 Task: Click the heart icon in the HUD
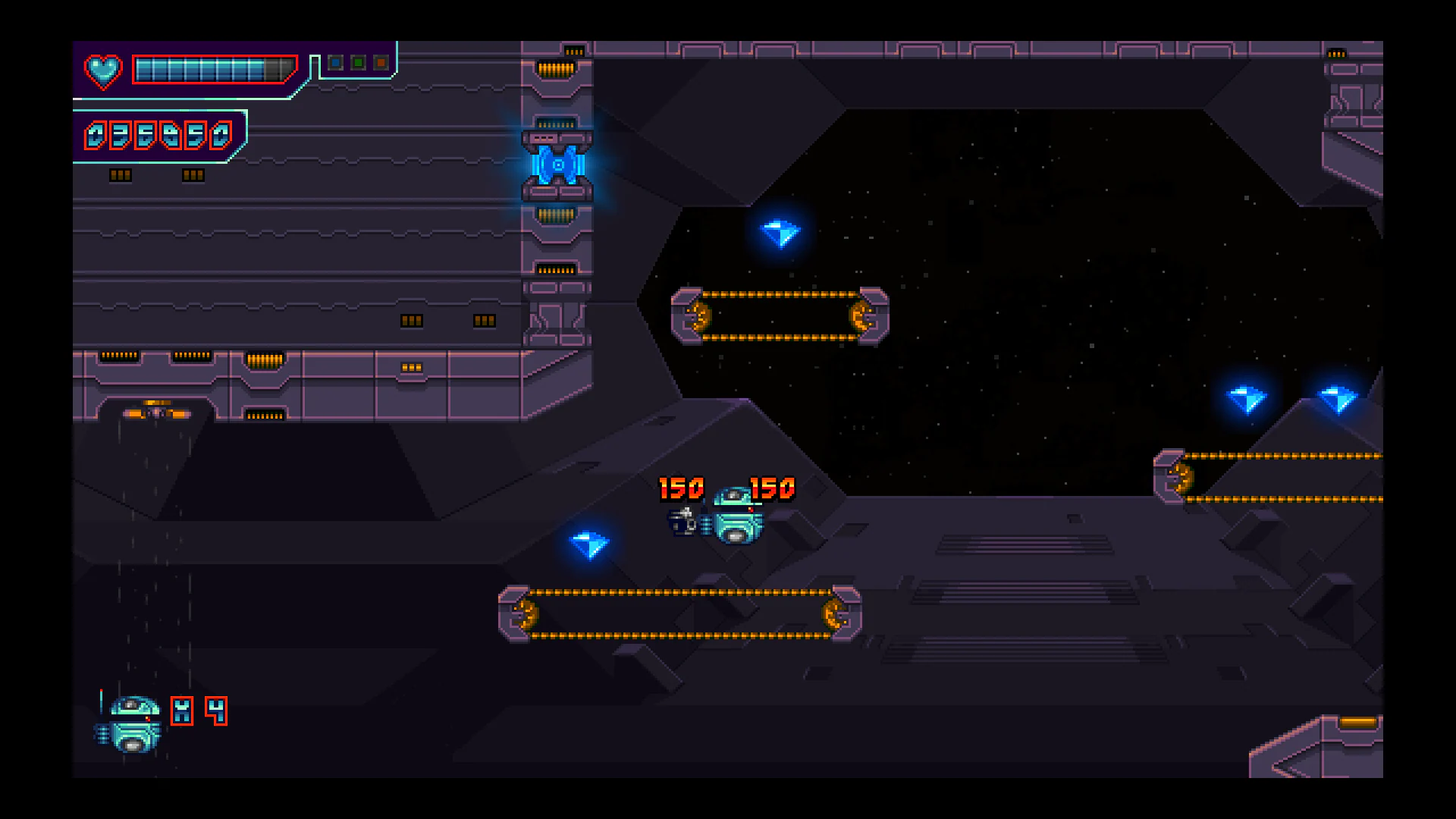click(104, 71)
